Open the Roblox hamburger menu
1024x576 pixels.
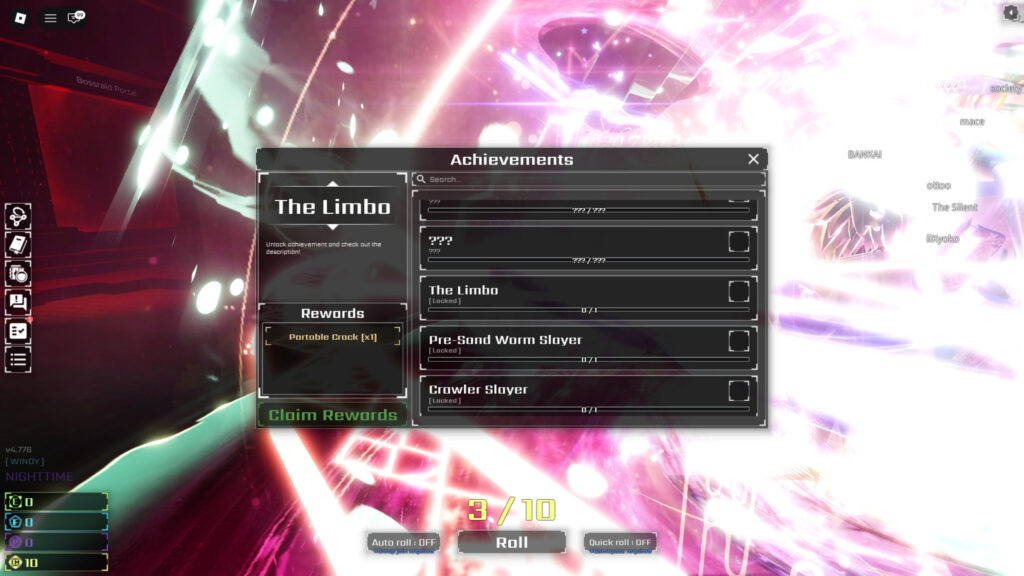pos(50,17)
